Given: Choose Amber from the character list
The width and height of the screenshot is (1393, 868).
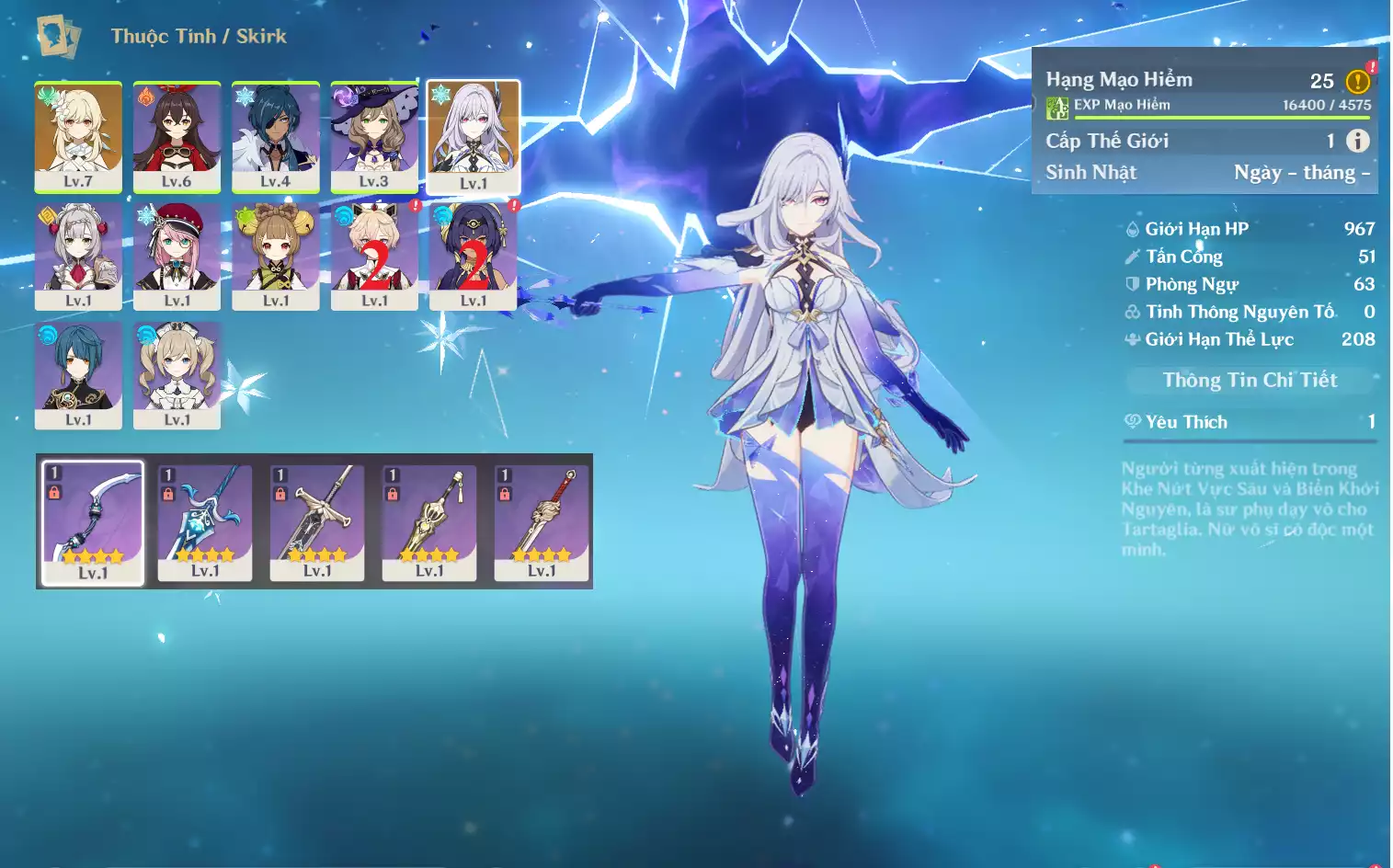Looking at the screenshot, I should click(177, 136).
